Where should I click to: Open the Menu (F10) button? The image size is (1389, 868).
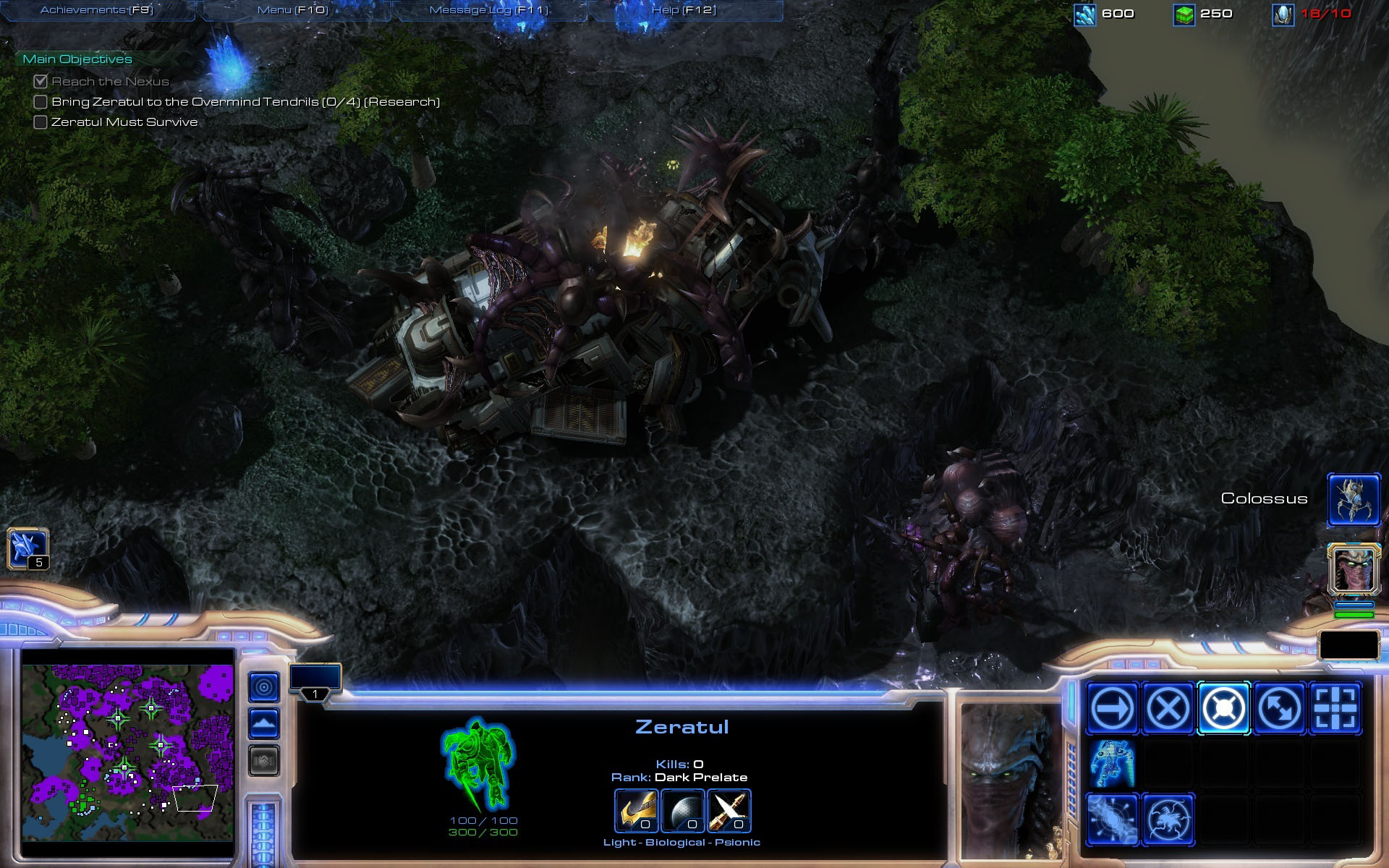pyautogui.click(x=293, y=10)
